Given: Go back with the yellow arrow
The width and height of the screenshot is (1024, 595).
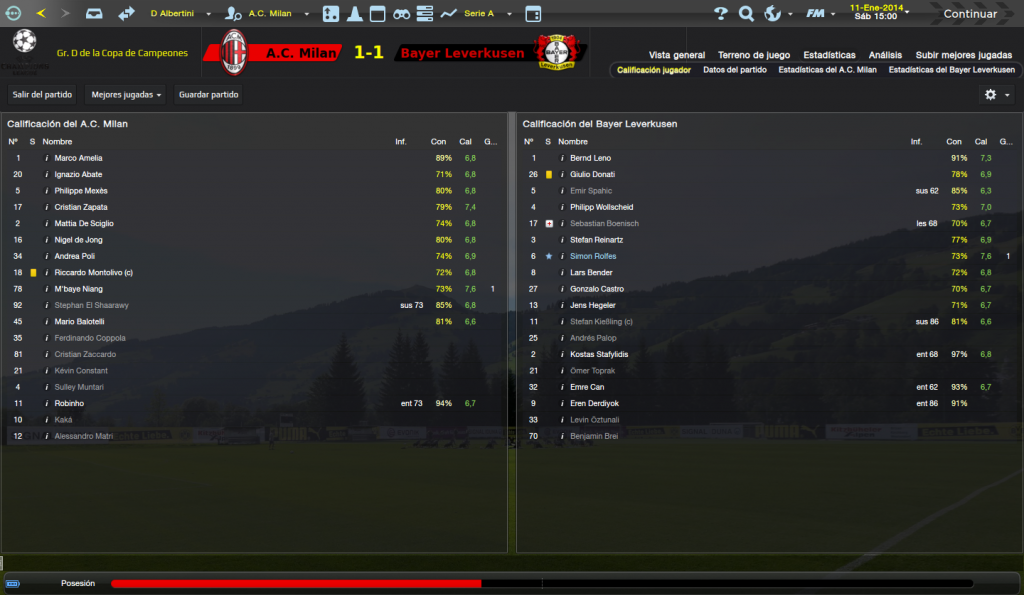Looking at the screenshot, I should (40, 14).
